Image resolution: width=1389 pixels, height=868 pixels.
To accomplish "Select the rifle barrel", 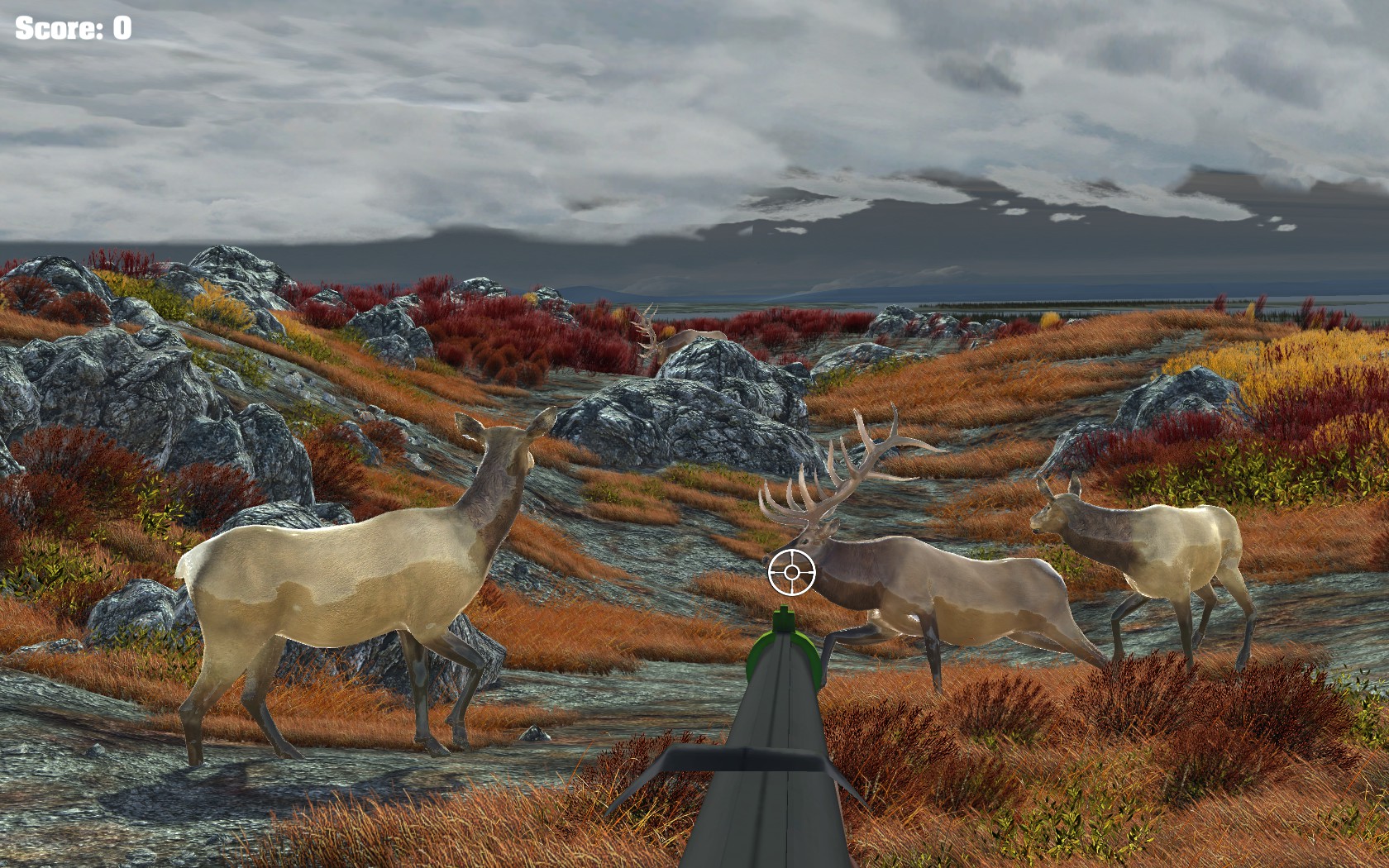I will point(785,744).
